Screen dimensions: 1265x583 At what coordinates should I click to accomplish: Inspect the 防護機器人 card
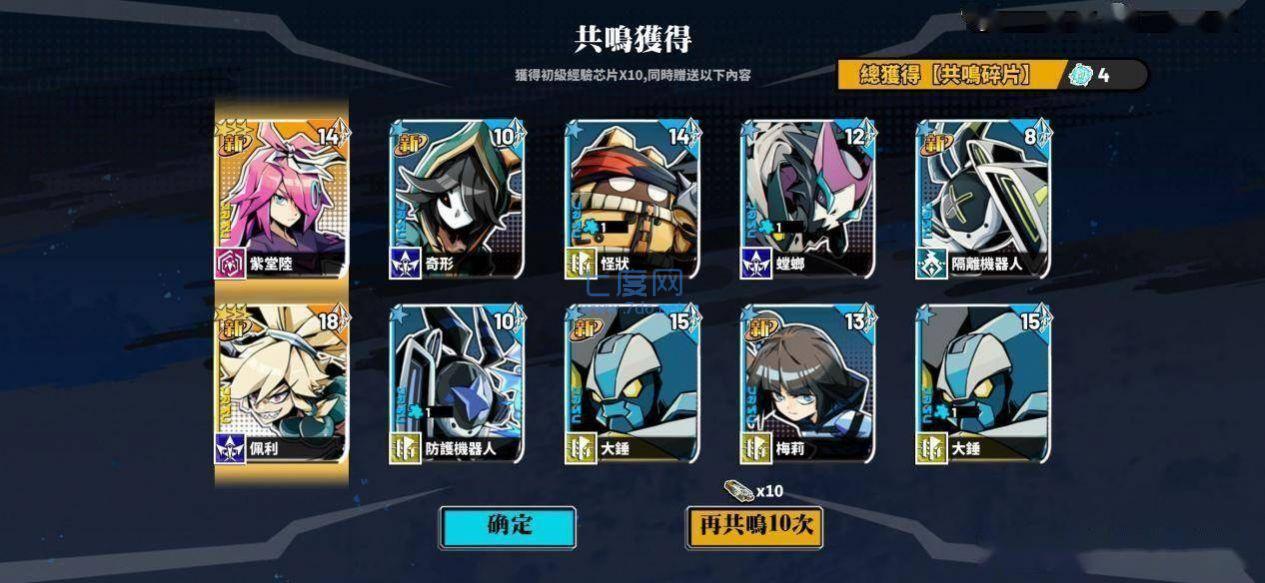click(457, 386)
